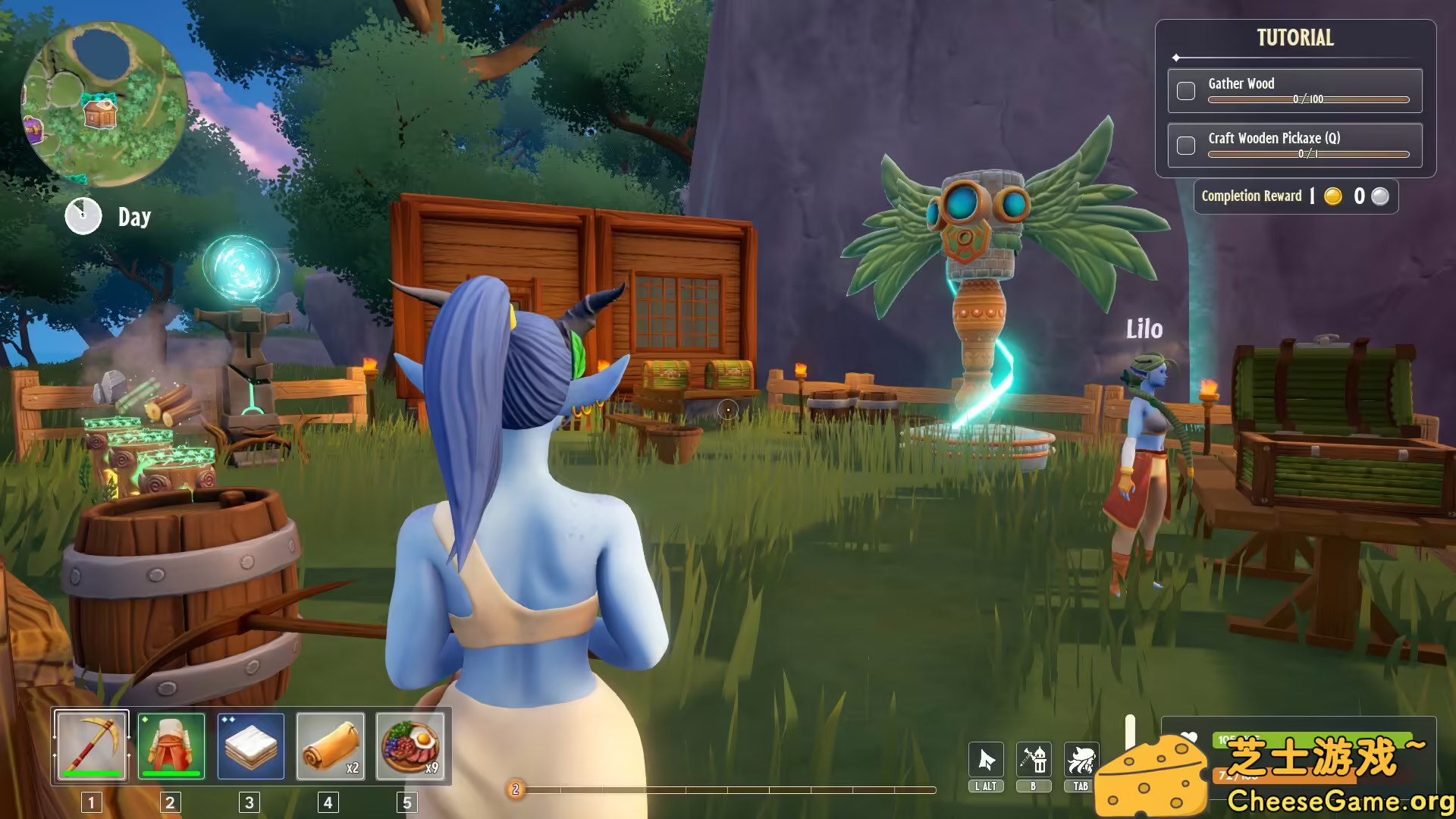Screen dimensions: 1456x819
Task: Tick the Gather Wood objective checkbox
Action: click(1186, 91)
